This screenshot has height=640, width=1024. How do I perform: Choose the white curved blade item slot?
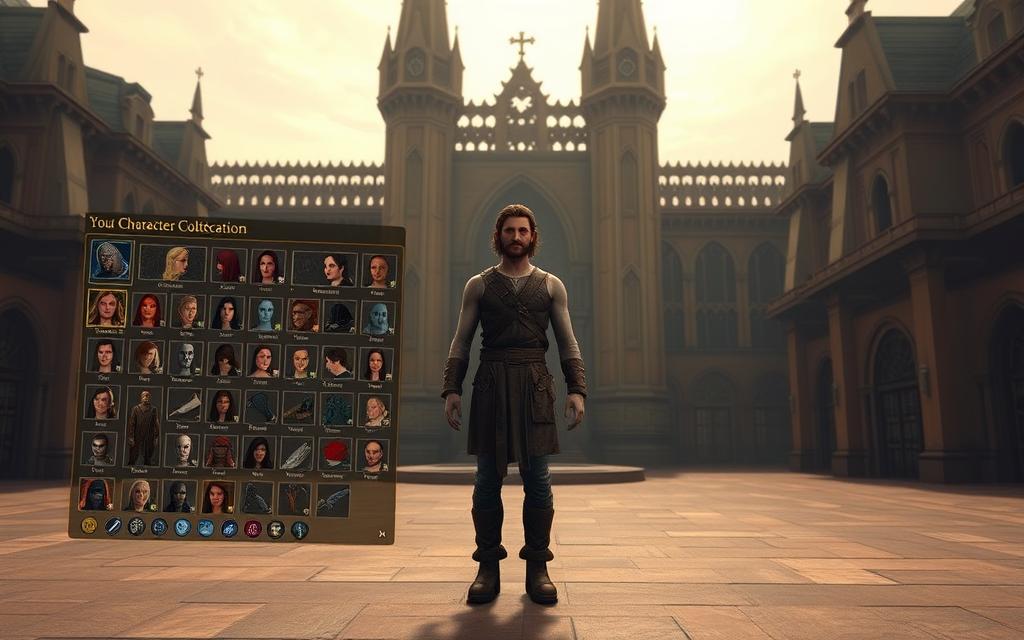click(x=183, y=404)
